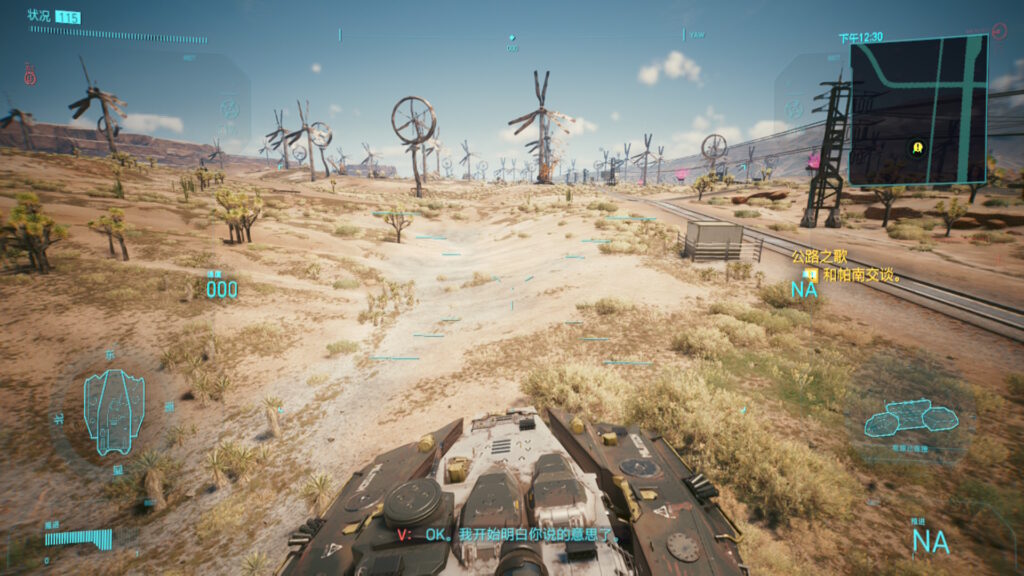Select the tank weapon silhouette icon

pyautogui.click(x=910, y=417)
